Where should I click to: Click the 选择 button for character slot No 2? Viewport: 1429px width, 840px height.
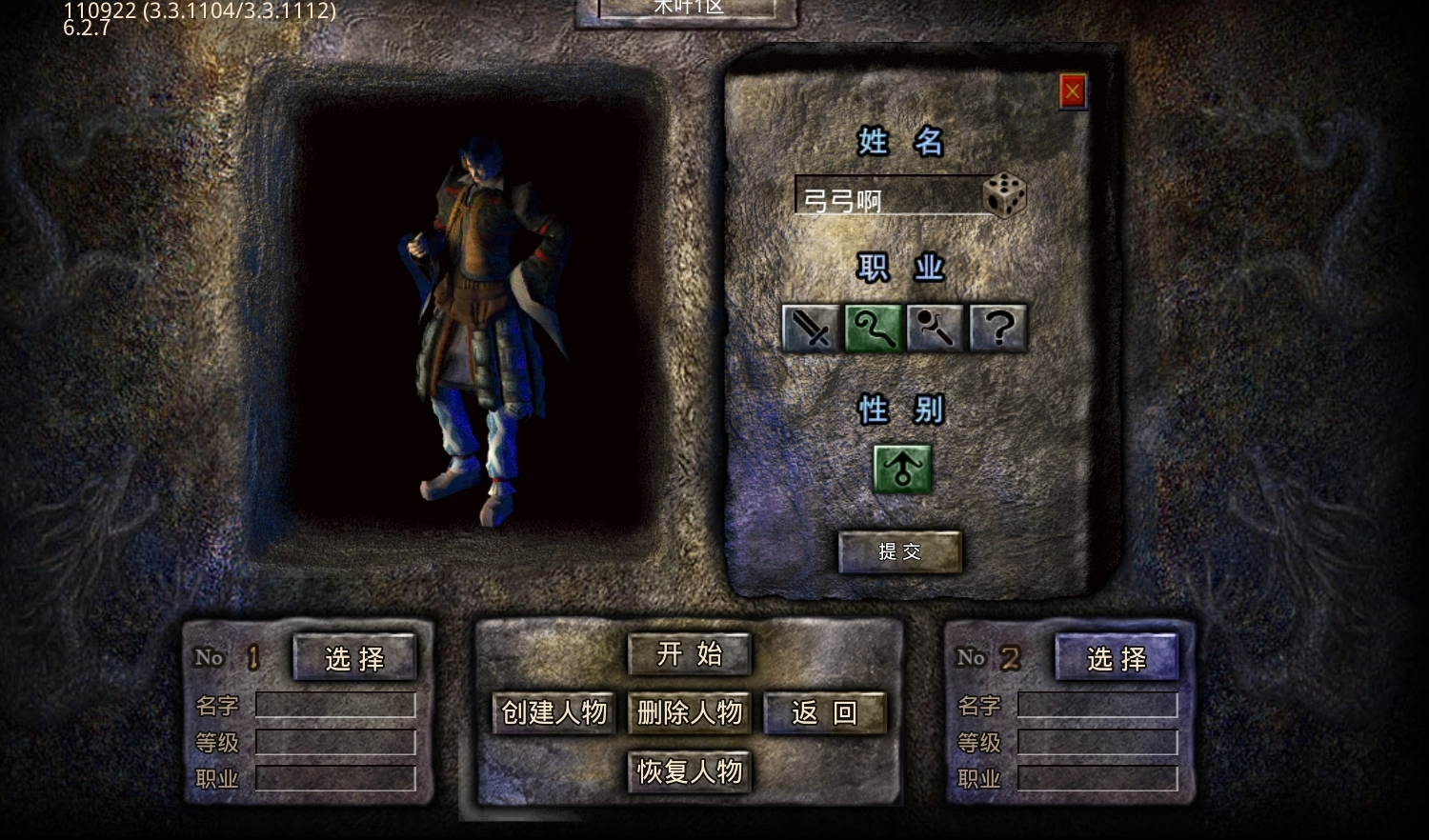click(x=1116, y=657)
